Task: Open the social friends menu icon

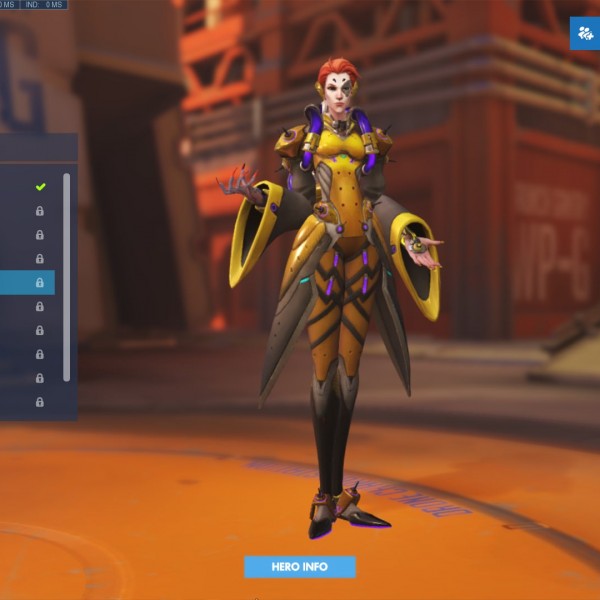Action: click(x=584, y=33)
